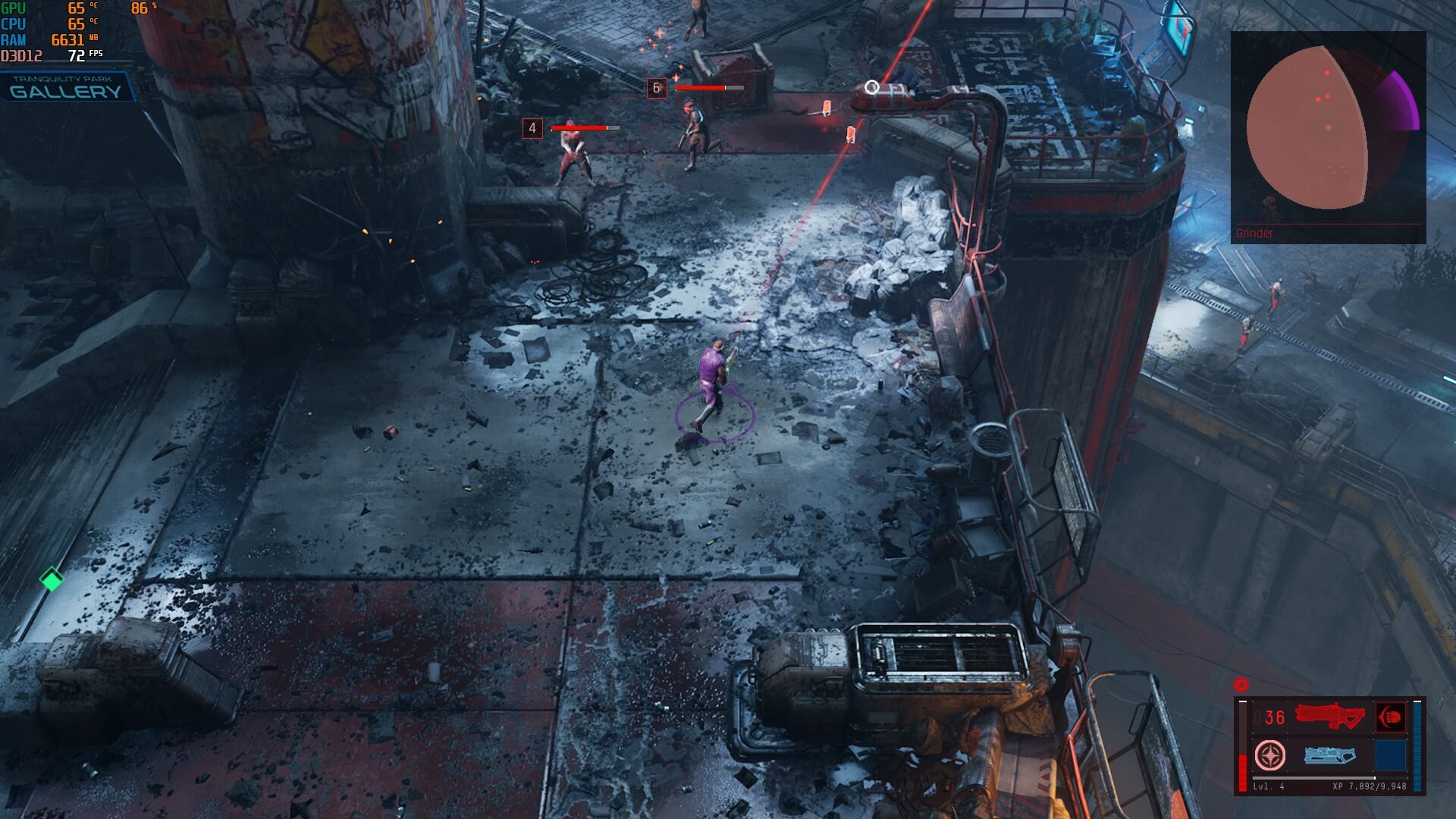Click the circular minimap radar
Image resolution: width=1456 pixels, height=819 pixels.
(x=1307, y=127)
